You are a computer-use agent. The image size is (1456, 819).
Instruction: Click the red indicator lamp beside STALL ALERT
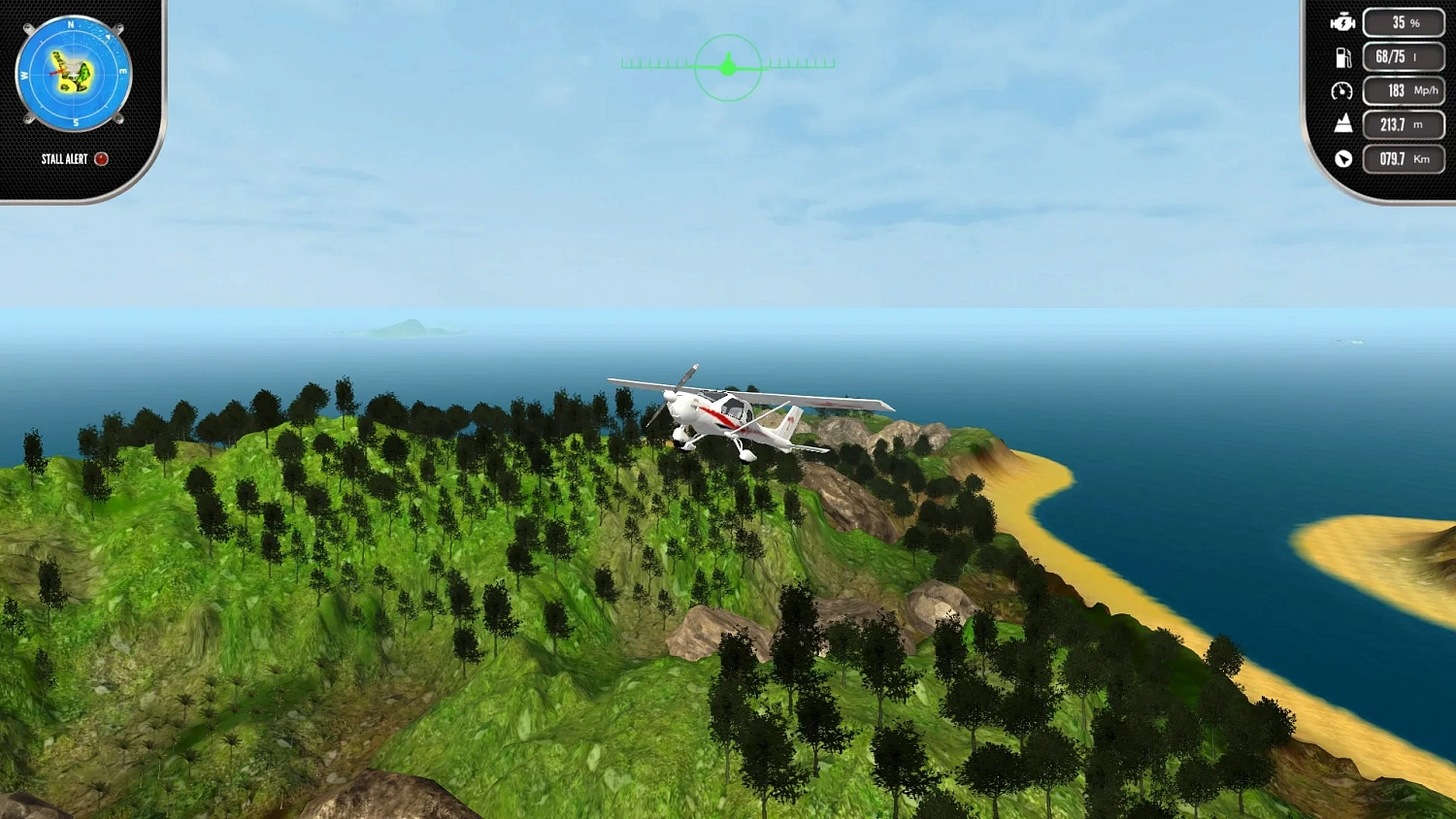(102, 159)
